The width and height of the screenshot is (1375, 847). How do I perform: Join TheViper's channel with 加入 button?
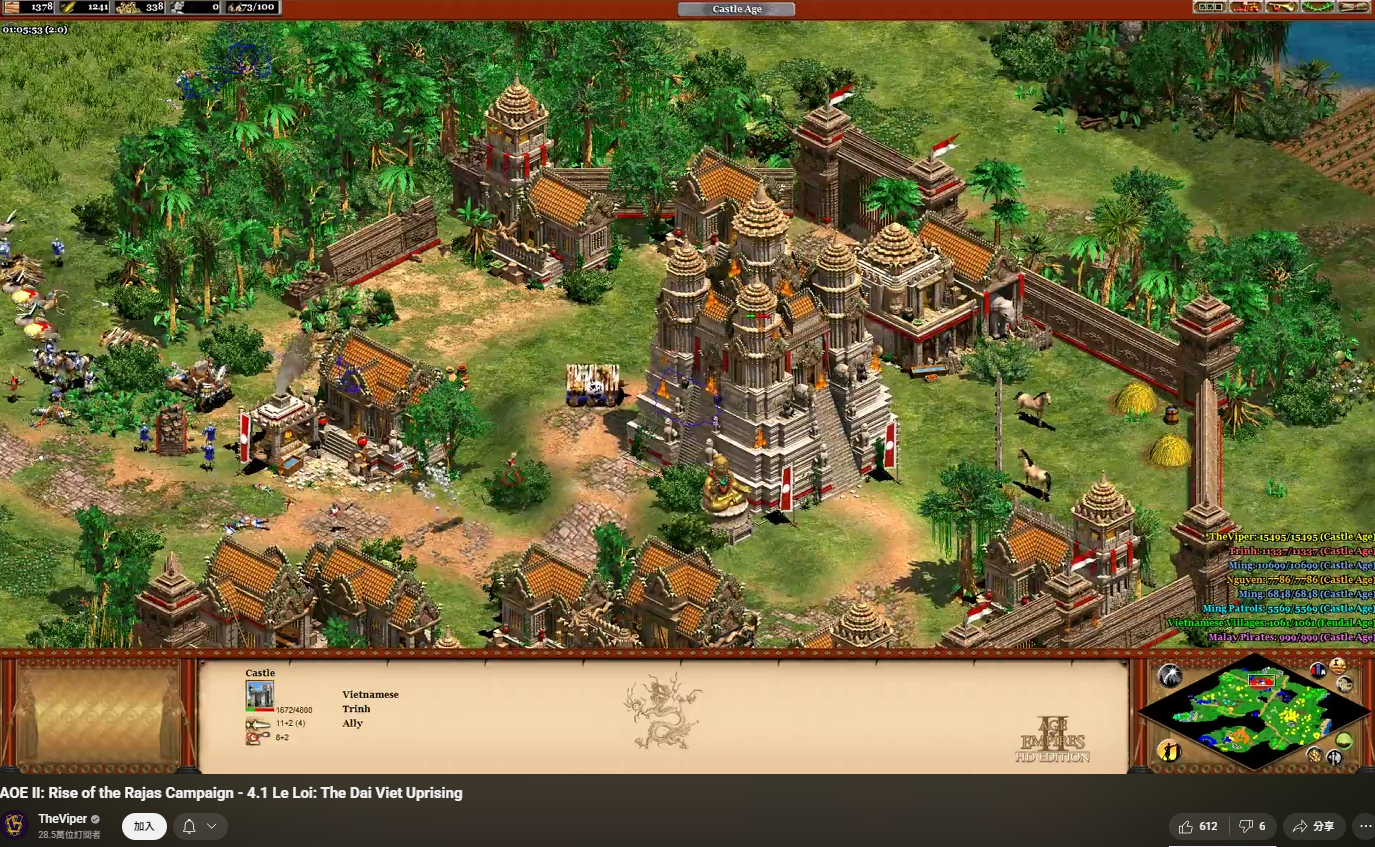(144, 826)
